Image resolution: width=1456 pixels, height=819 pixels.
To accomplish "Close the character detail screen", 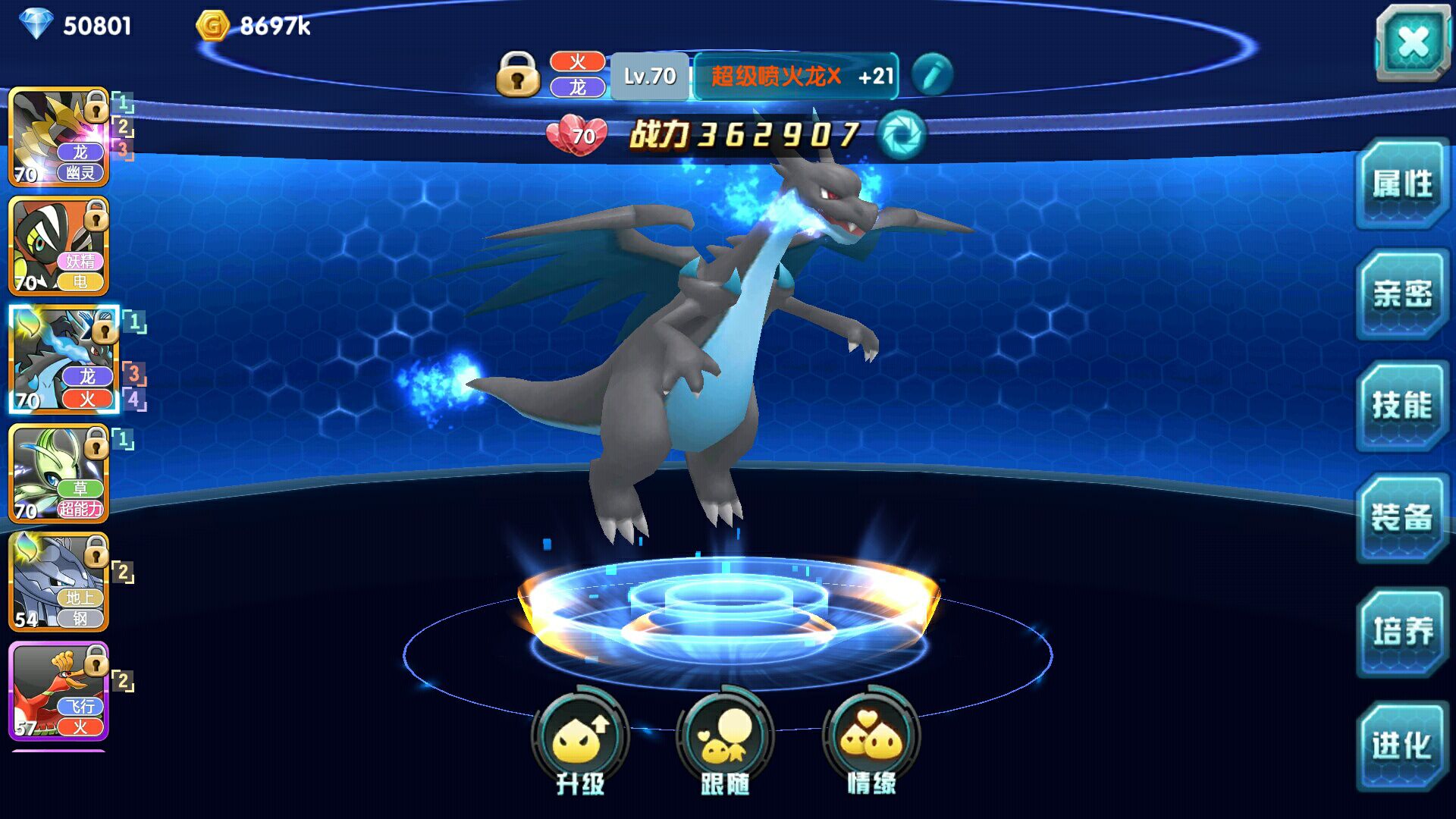I will point(1413,42).
